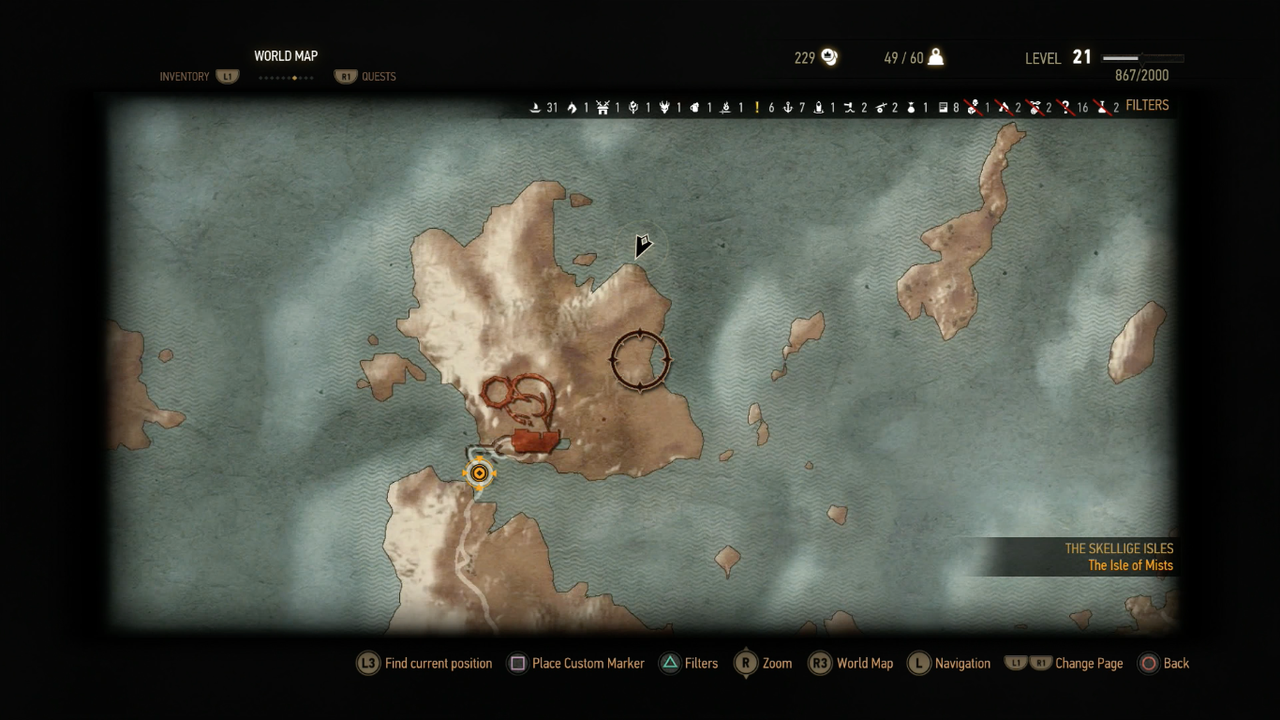The height and width of the screenshot is (720, 1280).
Task: Click the windmill filter icon
Action: pos(604,106)
